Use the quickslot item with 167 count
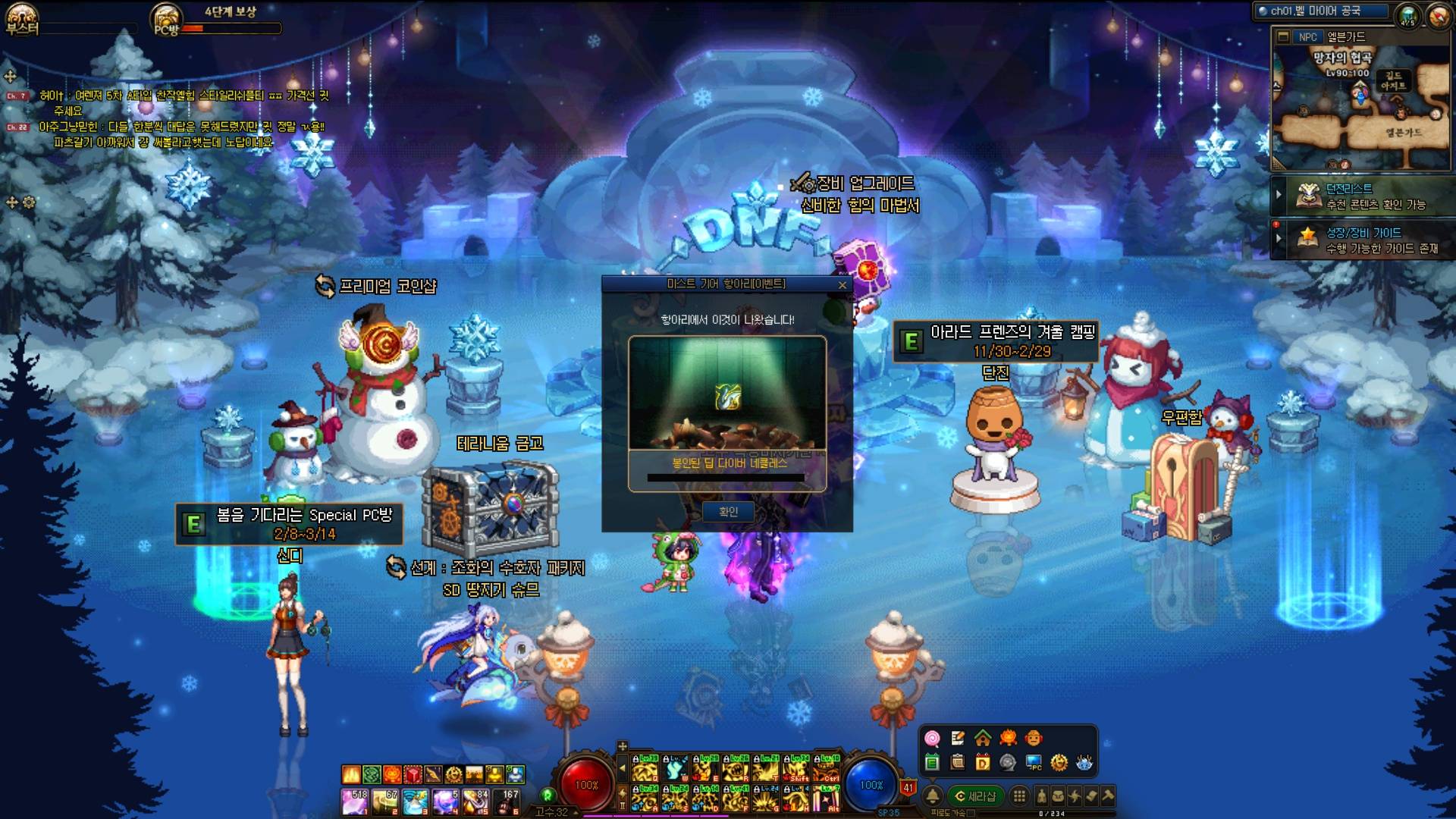 click(507, 801)
